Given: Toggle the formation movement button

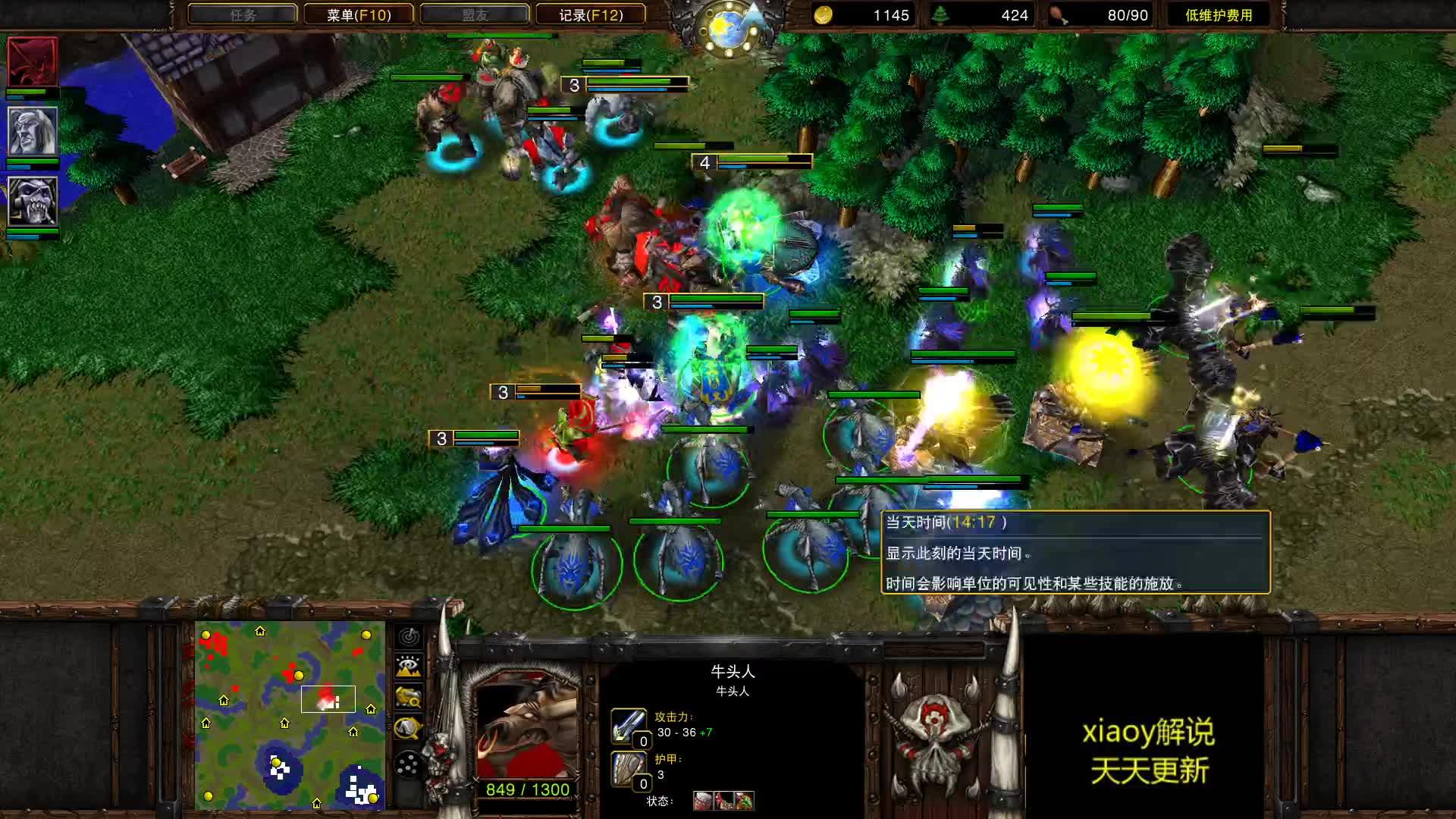Looking at the screenshot, I should 409,765.
